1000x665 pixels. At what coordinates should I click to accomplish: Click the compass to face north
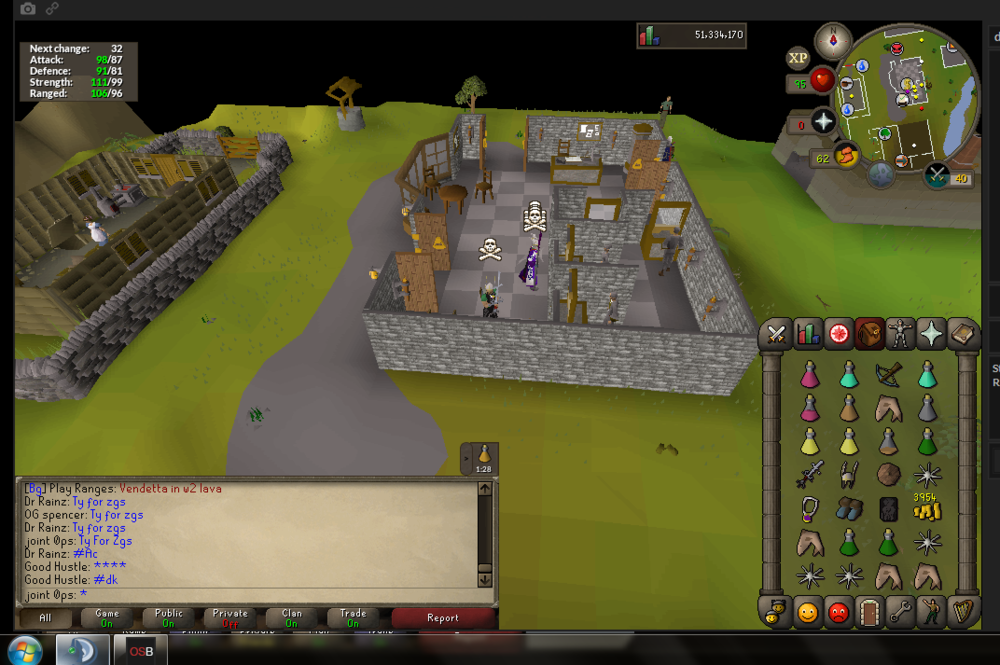[x=832, y=41]
